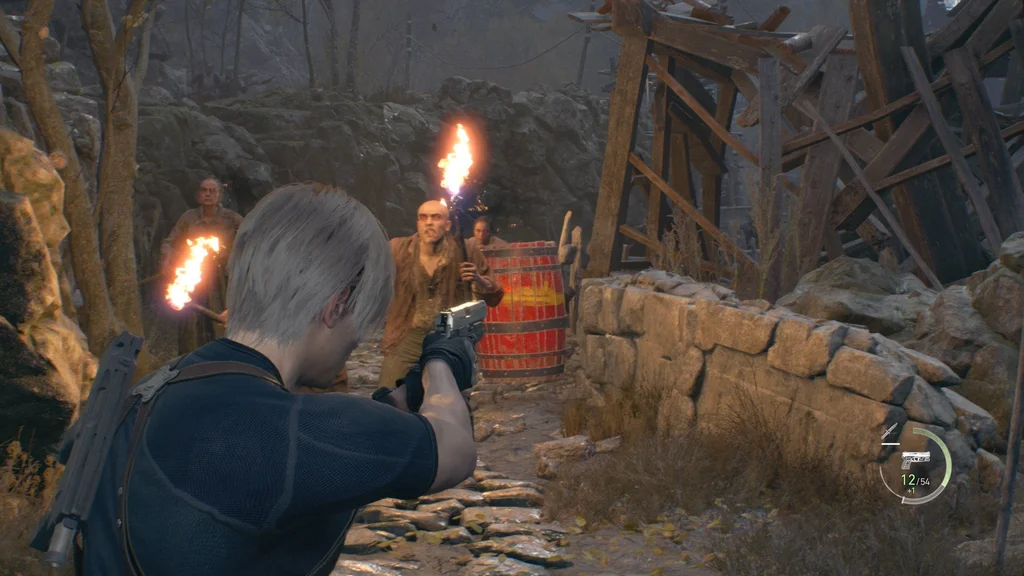This screenshot has width=1024, height=576.
Task: Select the equipped handgun icon
Action: tap(914, 460)
